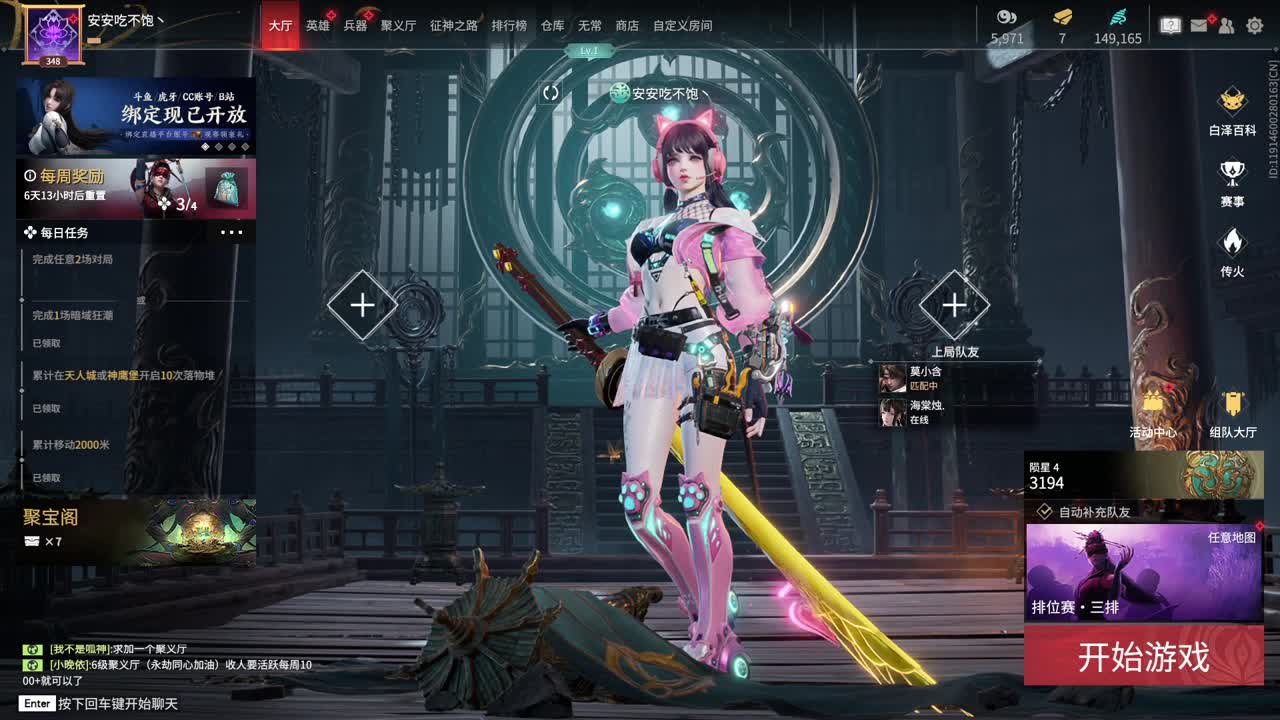Open the 绑定现已开放 binding banner
The width and height of the screenshot is (1280, 720).
(x=133, y=114)
